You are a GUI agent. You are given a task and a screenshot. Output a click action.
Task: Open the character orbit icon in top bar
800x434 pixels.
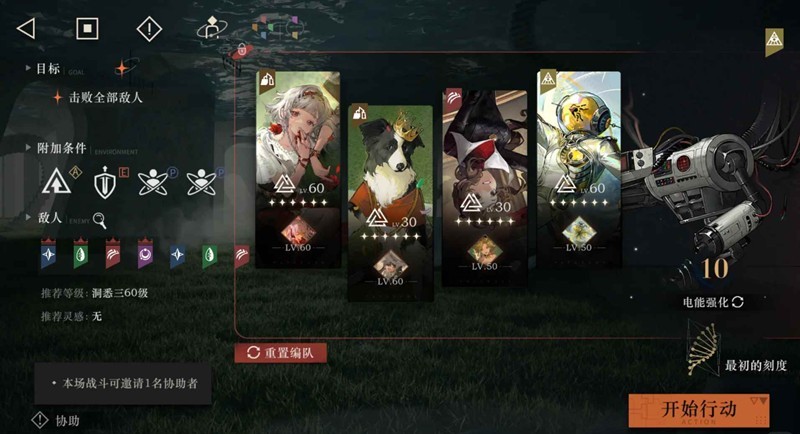pos(210,28)
